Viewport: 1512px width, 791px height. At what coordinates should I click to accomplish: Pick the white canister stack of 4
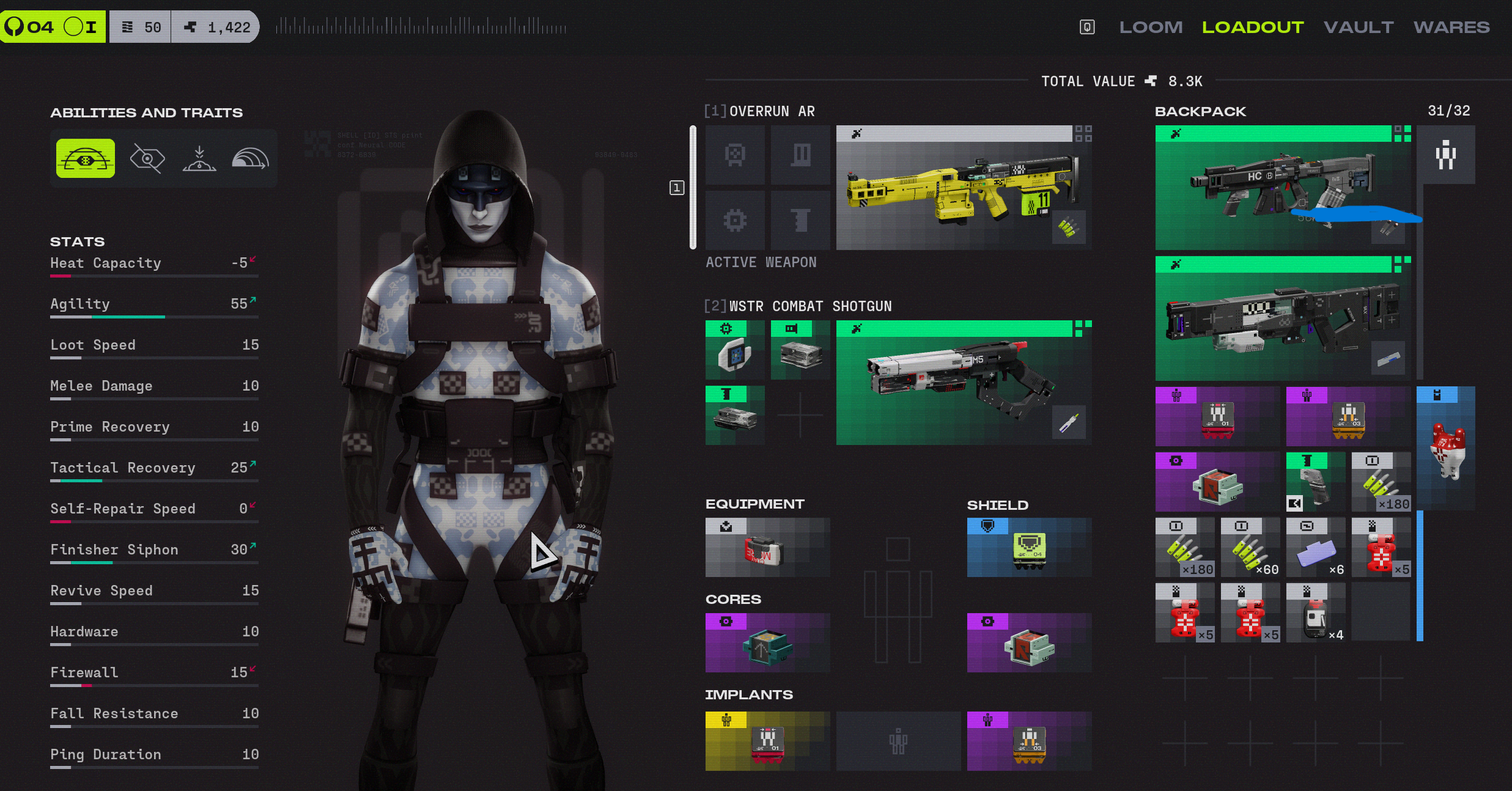point(1315,613)
